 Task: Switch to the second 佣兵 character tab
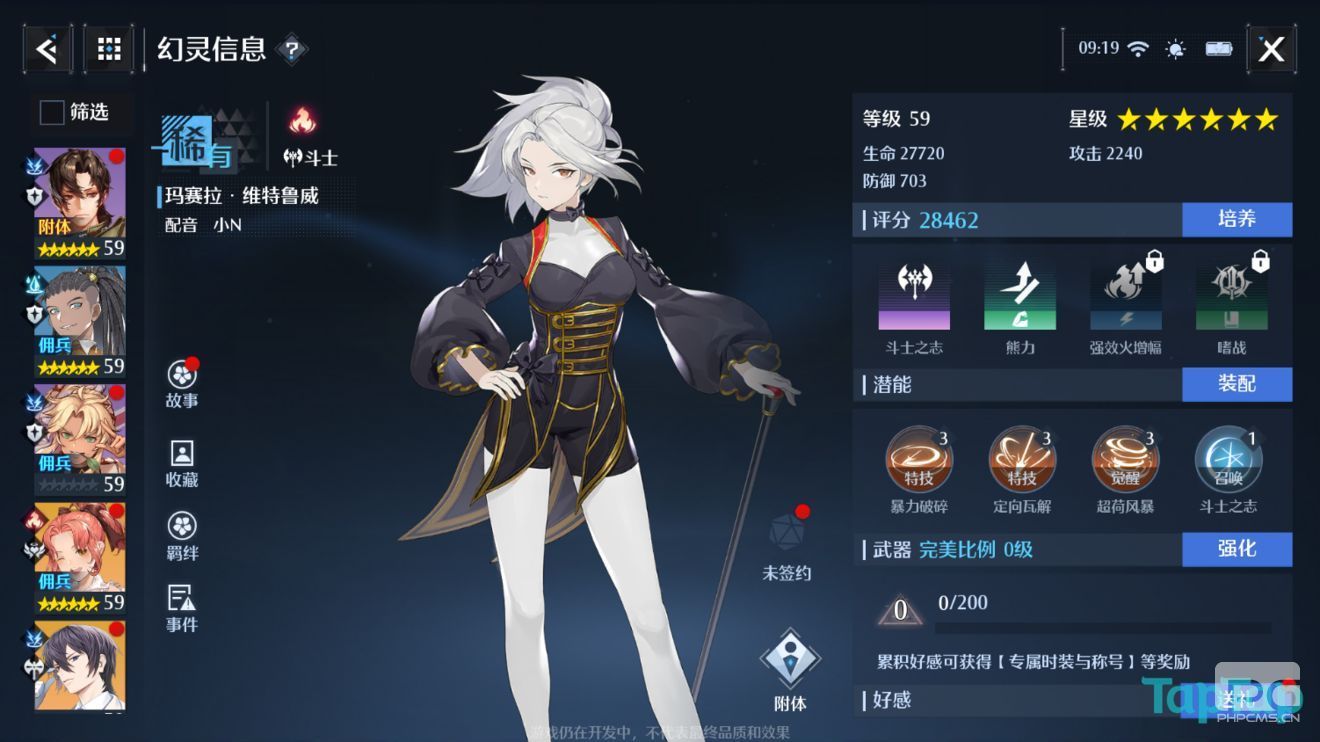[77, 310]
